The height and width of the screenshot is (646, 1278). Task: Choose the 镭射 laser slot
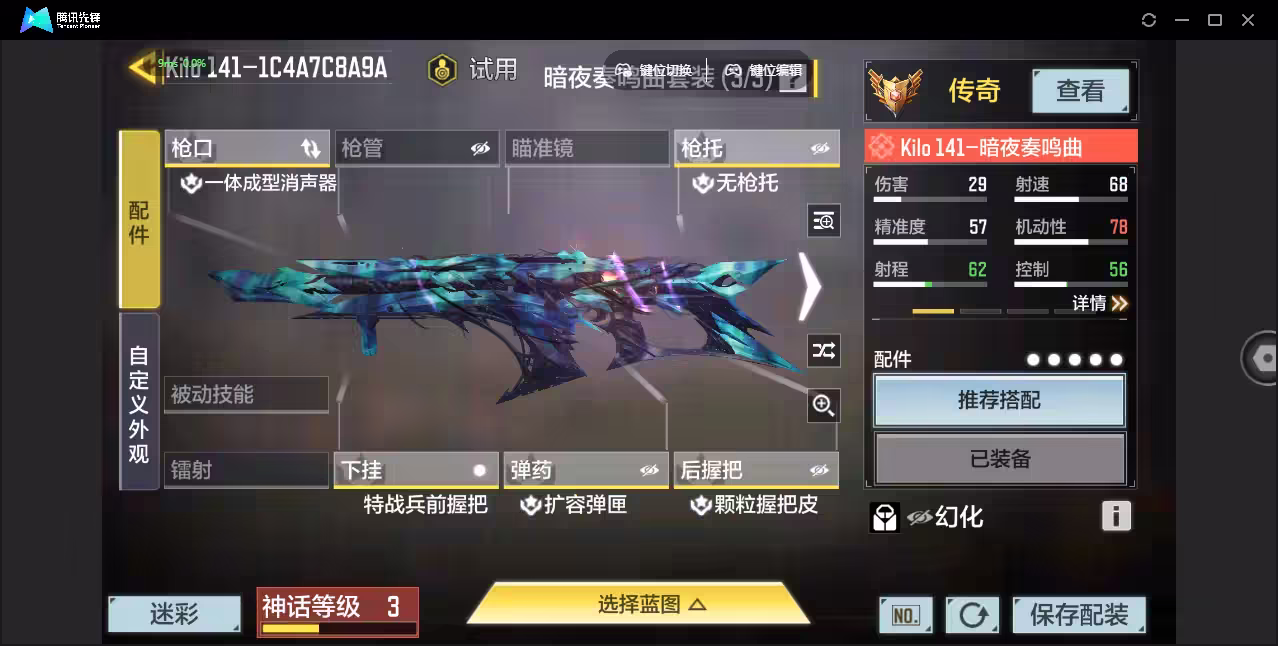(246, 470)
